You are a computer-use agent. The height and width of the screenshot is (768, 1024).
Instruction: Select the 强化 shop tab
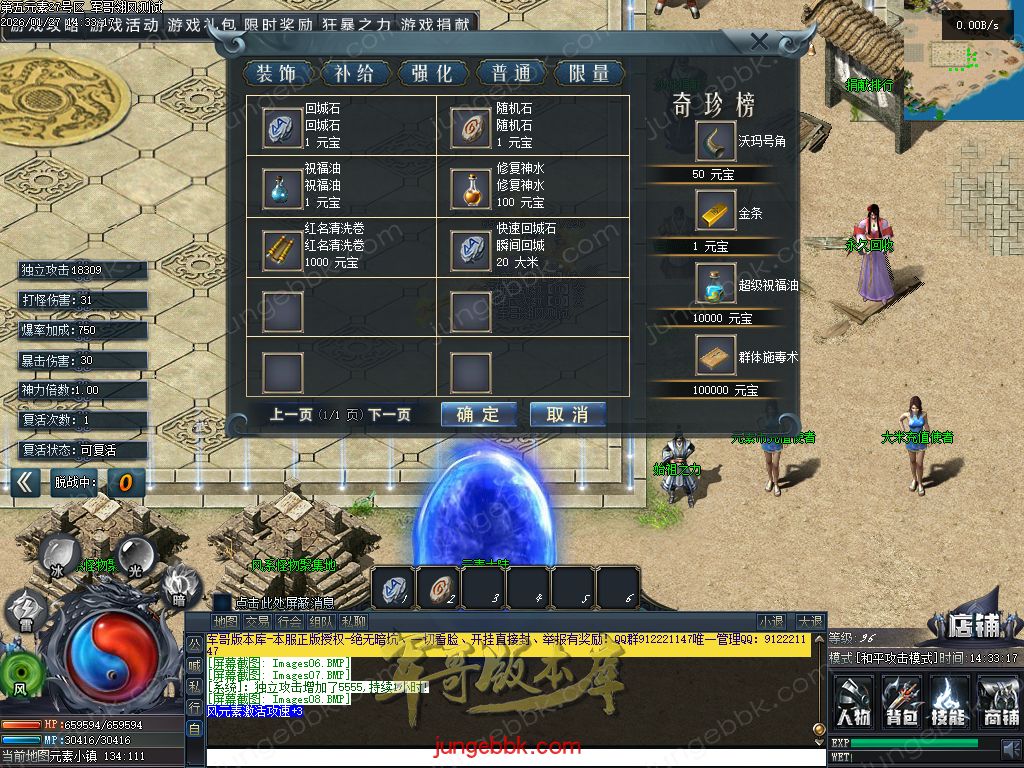point(432,73)
